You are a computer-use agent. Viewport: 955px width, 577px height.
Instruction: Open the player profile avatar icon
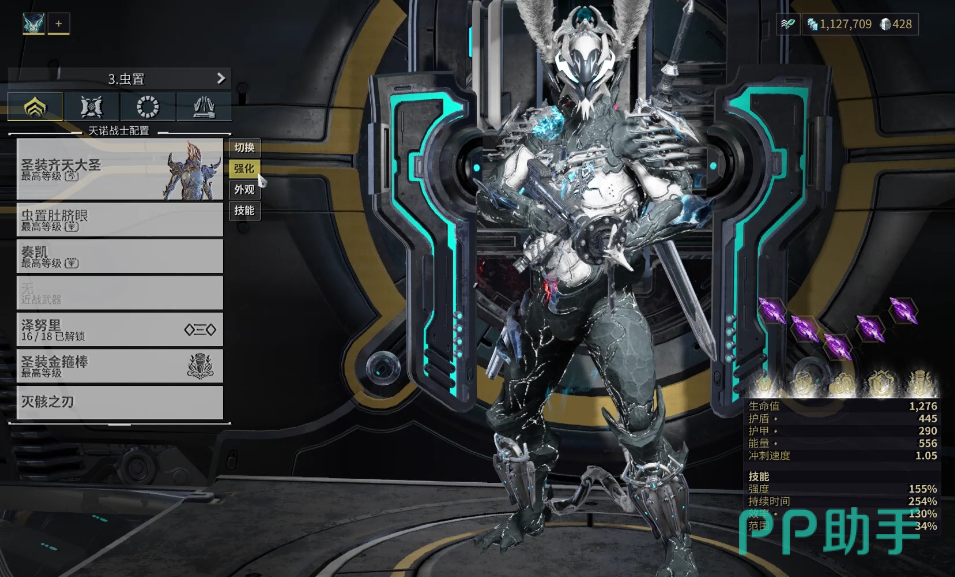[33, 24]
